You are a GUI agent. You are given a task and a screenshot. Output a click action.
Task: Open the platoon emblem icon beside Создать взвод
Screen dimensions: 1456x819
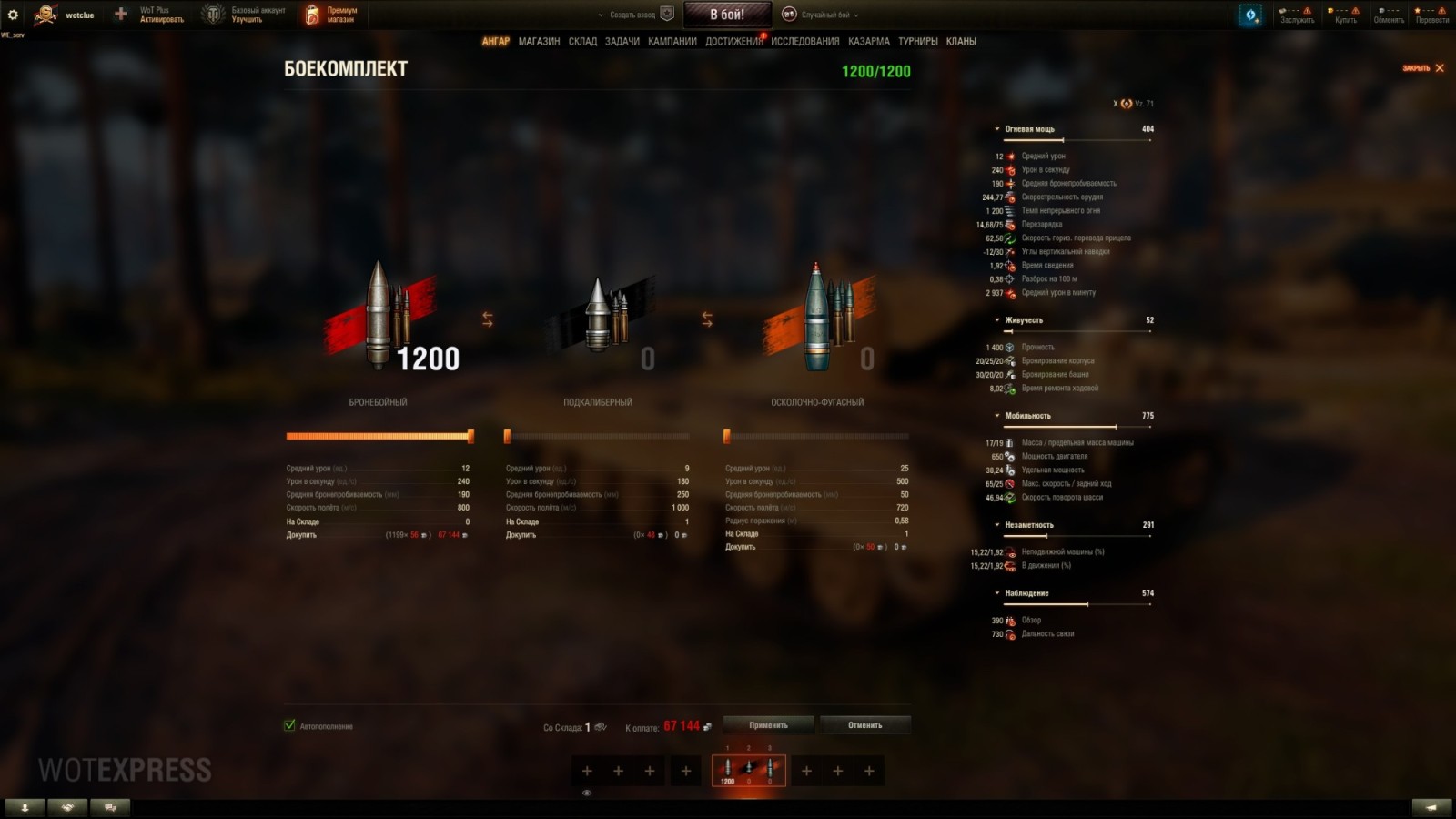pyautogui.click(x=669, y=15)
